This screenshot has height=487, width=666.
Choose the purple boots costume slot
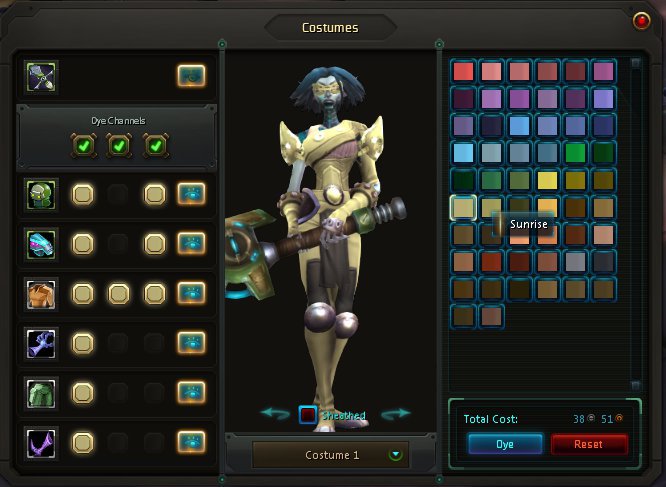[x=42, y=440]
